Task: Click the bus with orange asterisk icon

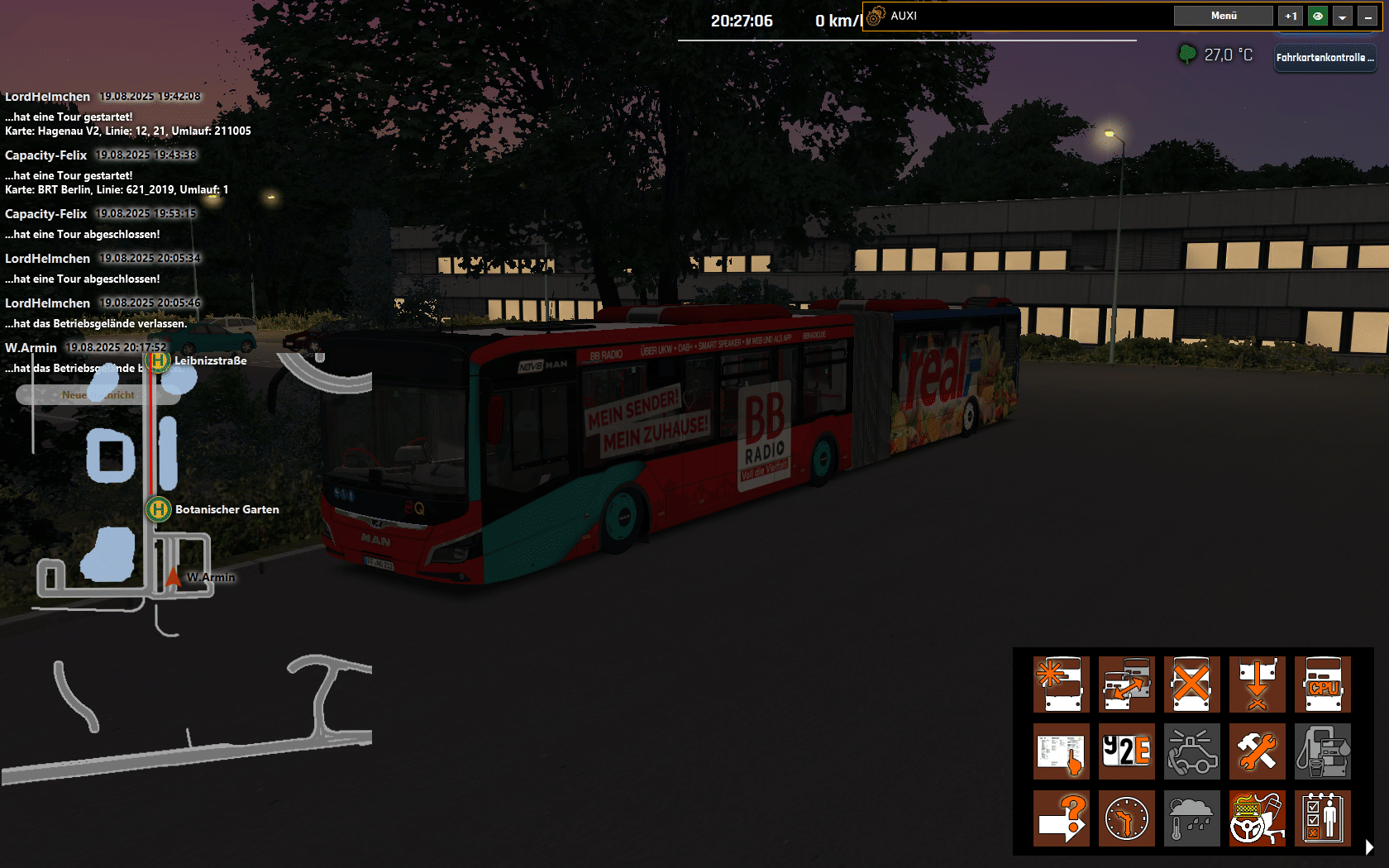Action: pos(1062,684)
